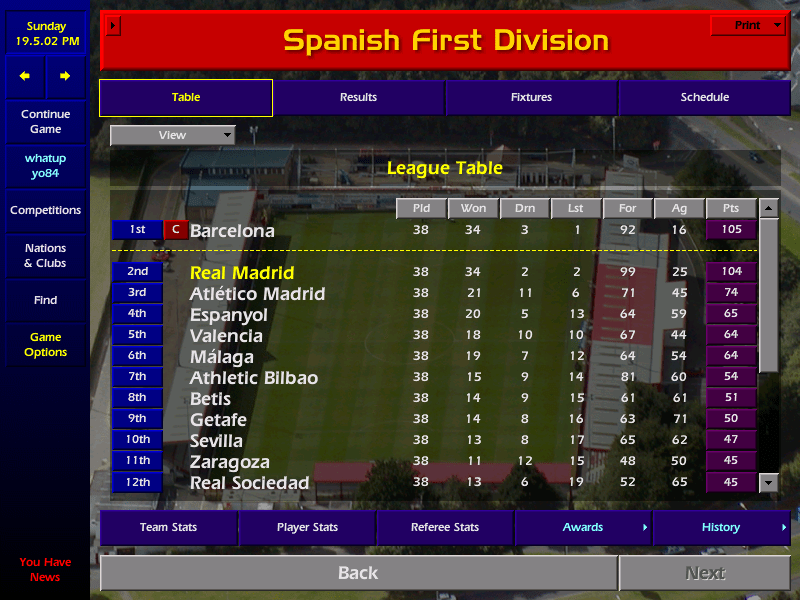Image resolution: width=800 pixels, height=600 pixels.
Task: View Player Stats
Action: tap(306, 527)
